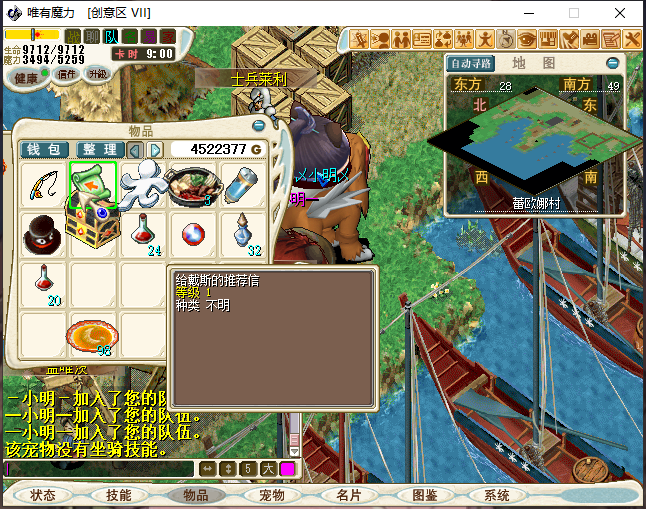
Task: Switch to the 状态 status tab
Action: point(43,495)
